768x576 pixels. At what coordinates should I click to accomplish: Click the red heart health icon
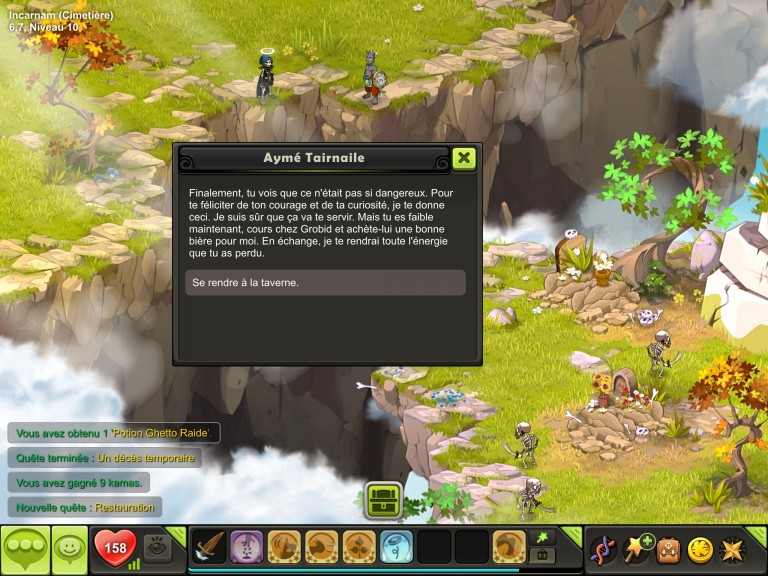(x=115, y=548)
